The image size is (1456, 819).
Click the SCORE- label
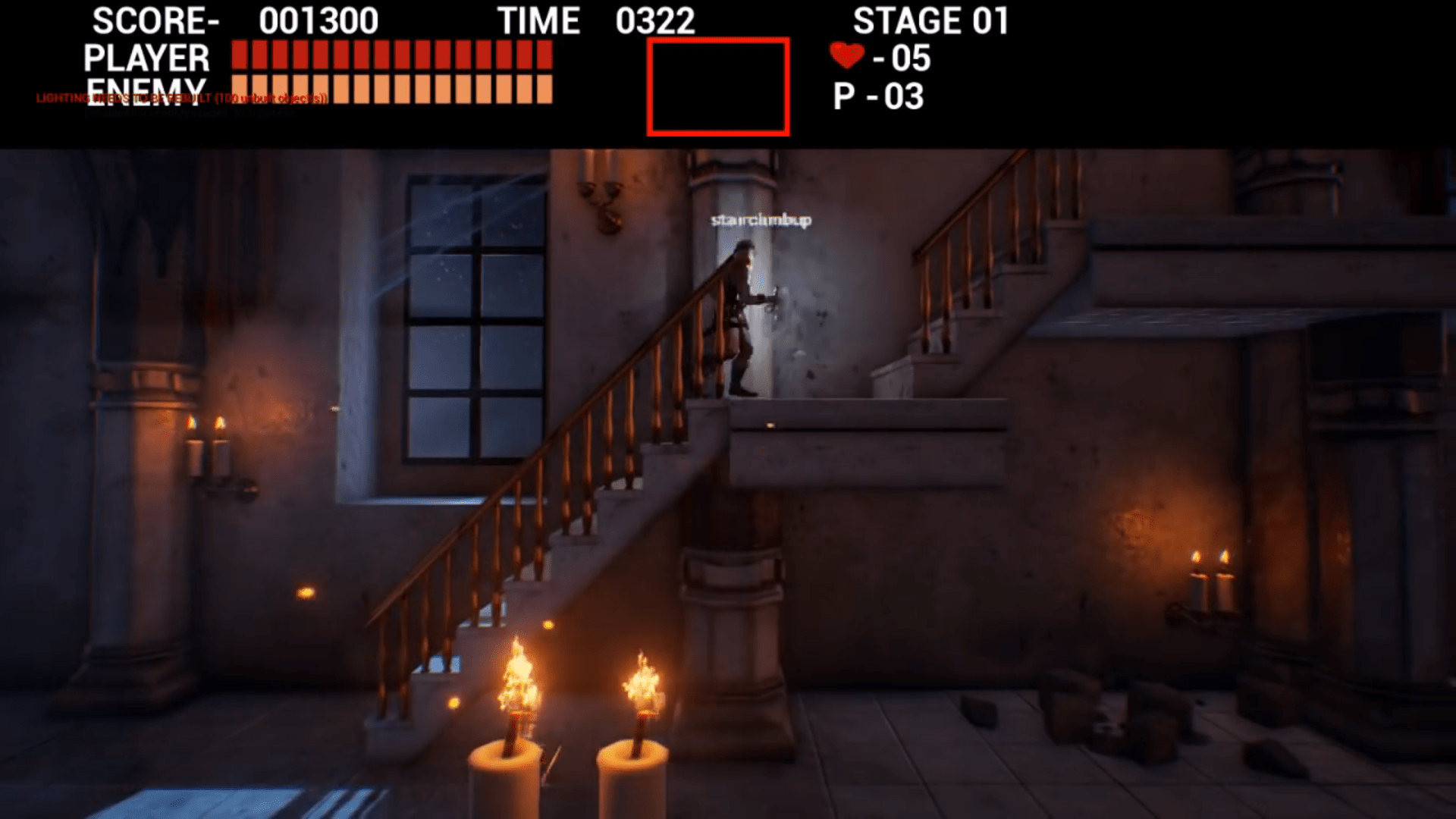[x=155, y=20]
